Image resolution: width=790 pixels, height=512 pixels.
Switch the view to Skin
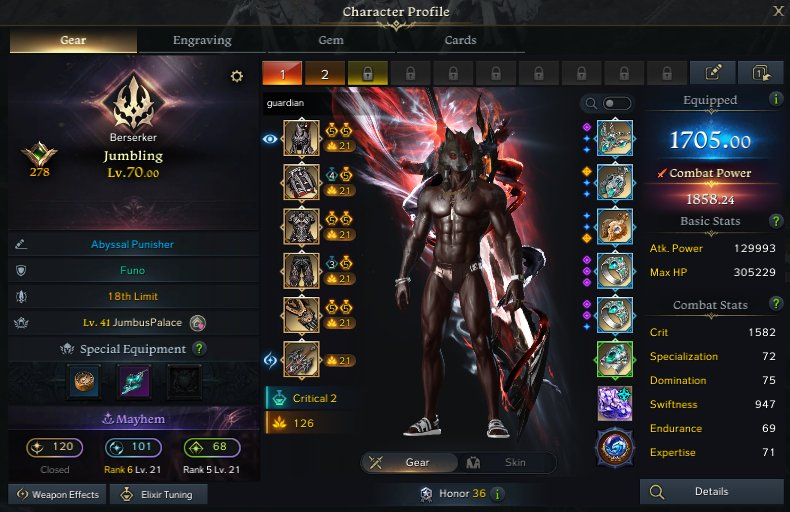507,463
